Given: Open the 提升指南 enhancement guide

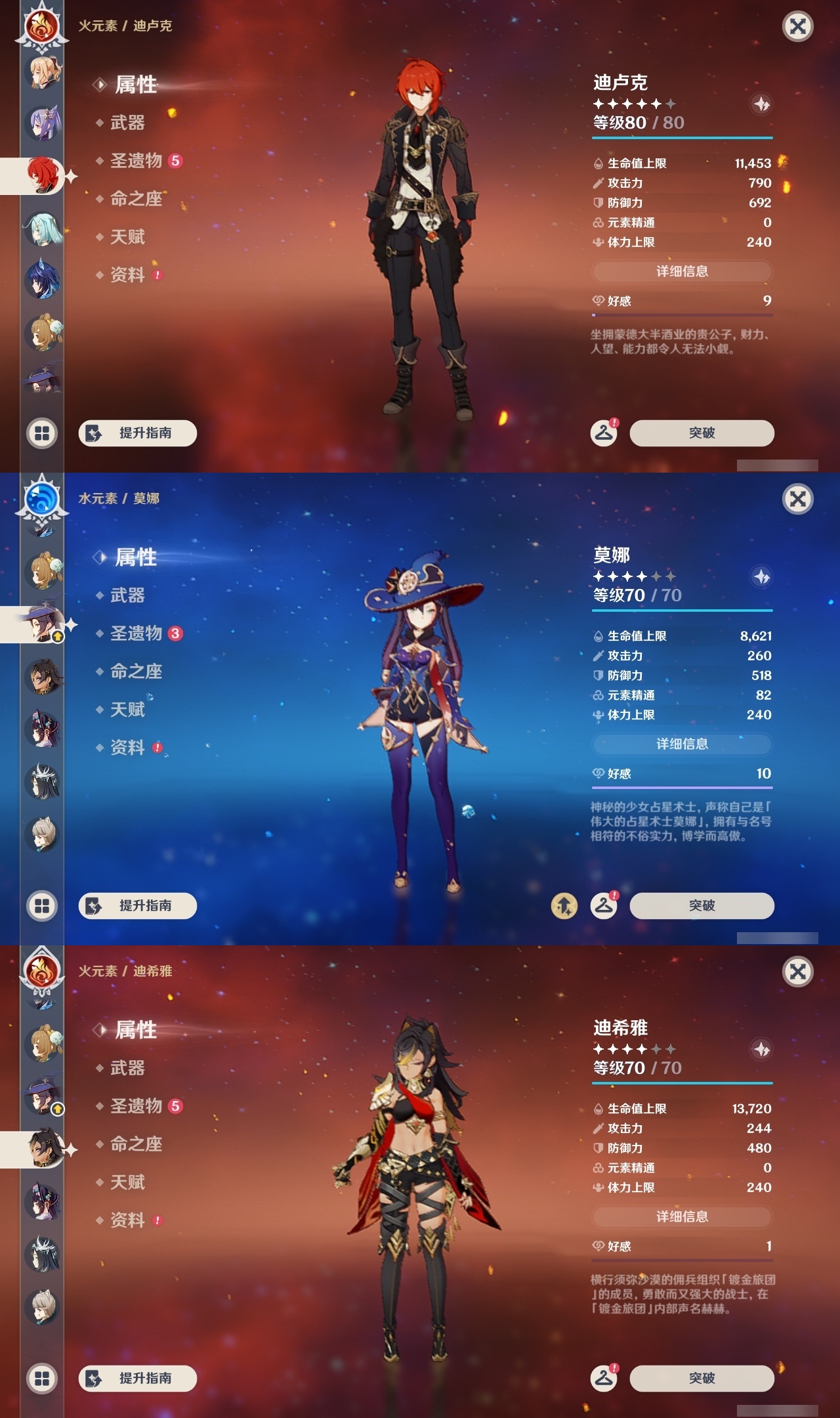Looking at the screenshot, I should (x=138, y=433).
